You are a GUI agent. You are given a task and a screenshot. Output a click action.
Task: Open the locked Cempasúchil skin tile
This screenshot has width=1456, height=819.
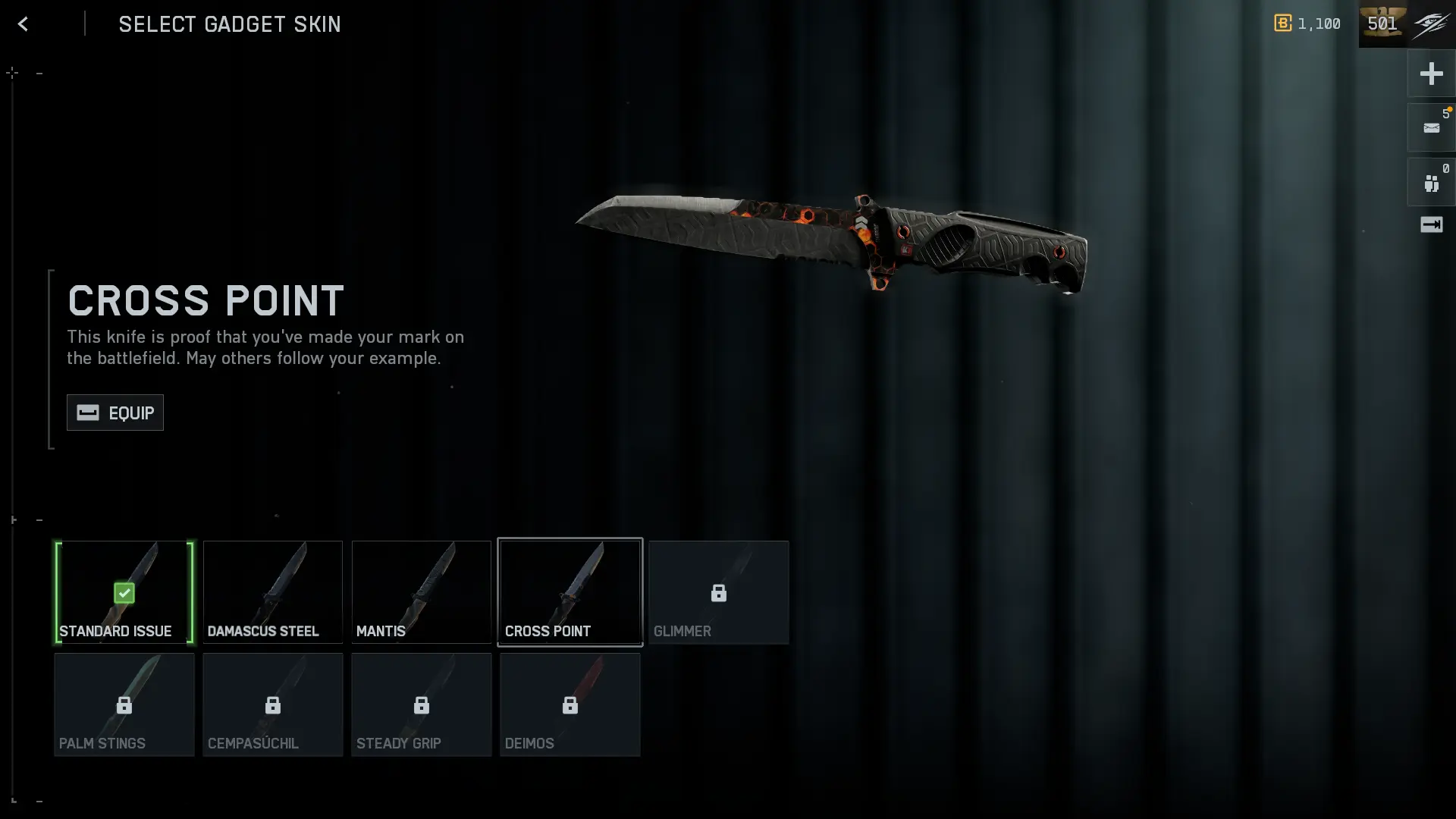pos(273,704)
